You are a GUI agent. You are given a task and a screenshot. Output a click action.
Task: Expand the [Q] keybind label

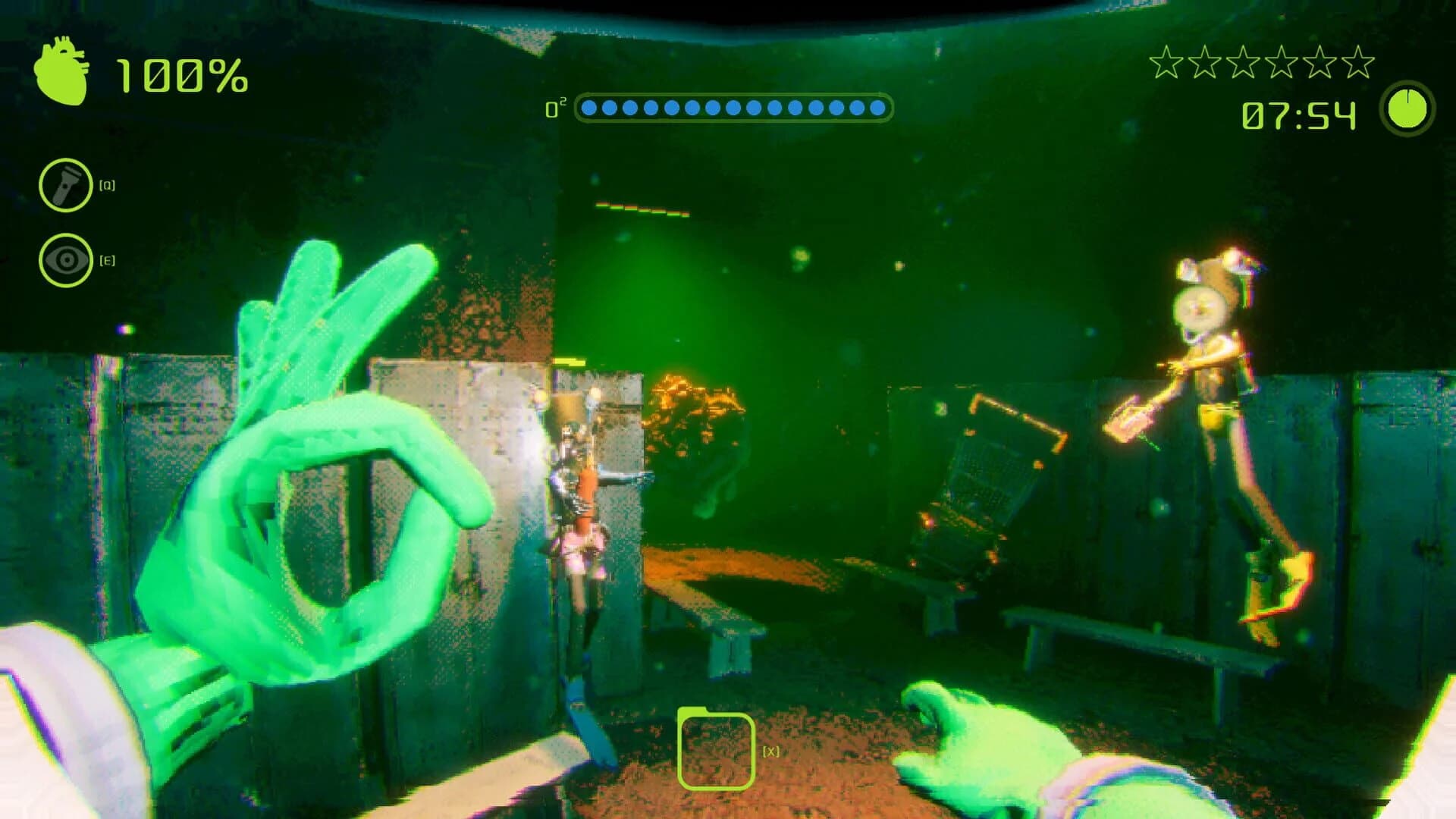point(108,183)
